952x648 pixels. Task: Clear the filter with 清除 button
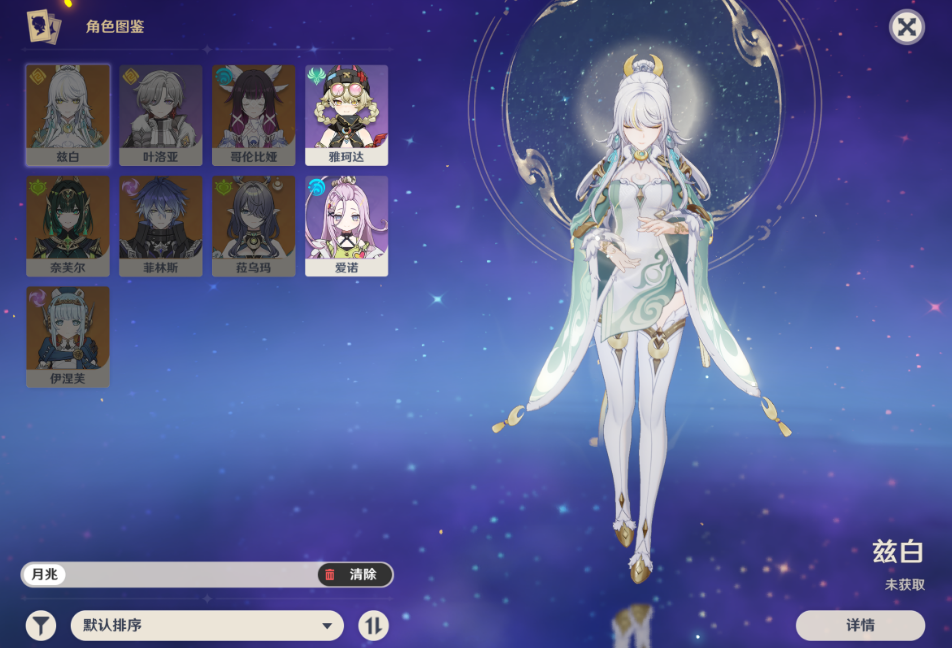click(x=355, y=574)
